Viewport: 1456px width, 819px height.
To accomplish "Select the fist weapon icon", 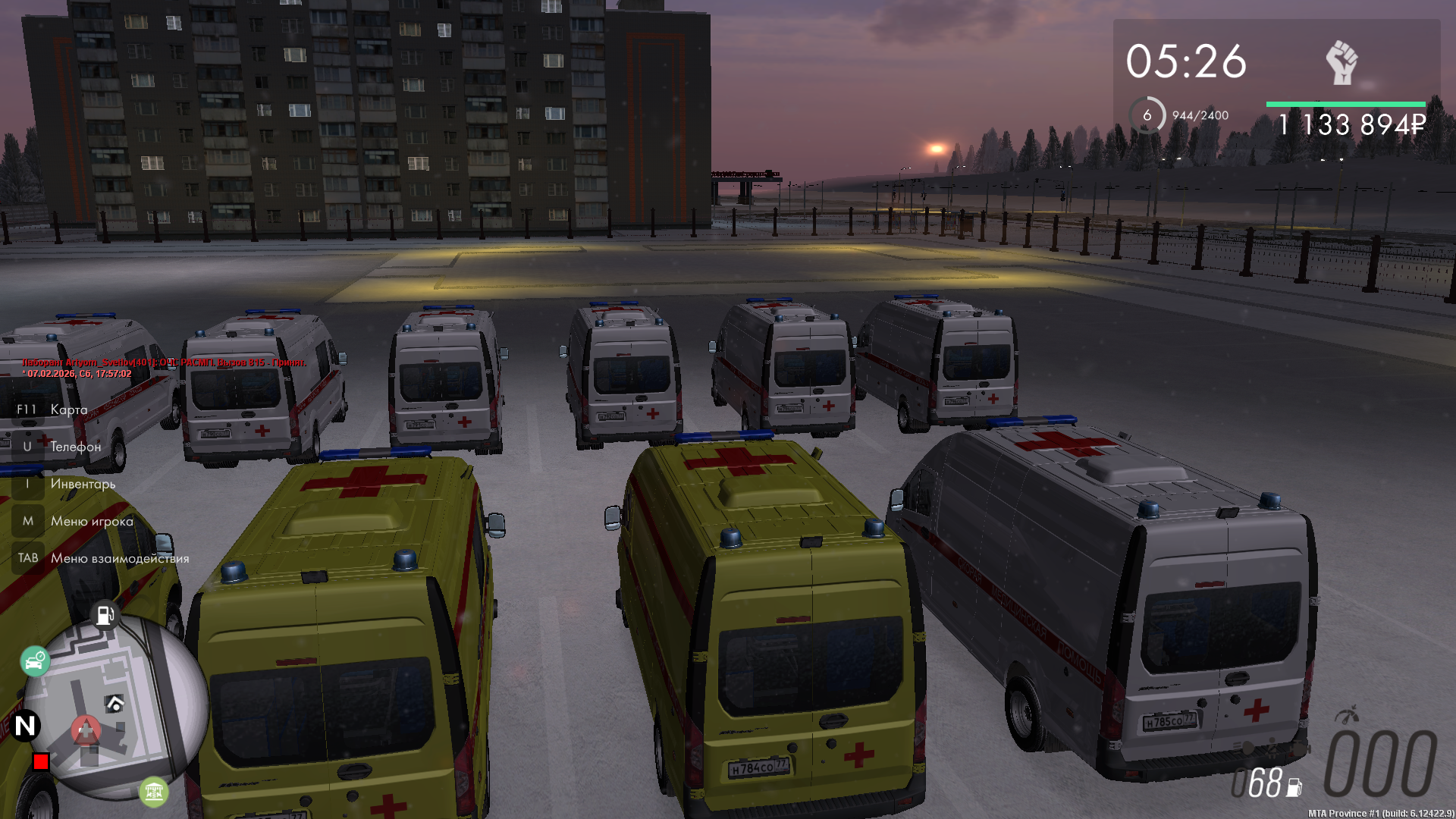I will 1341,63.
